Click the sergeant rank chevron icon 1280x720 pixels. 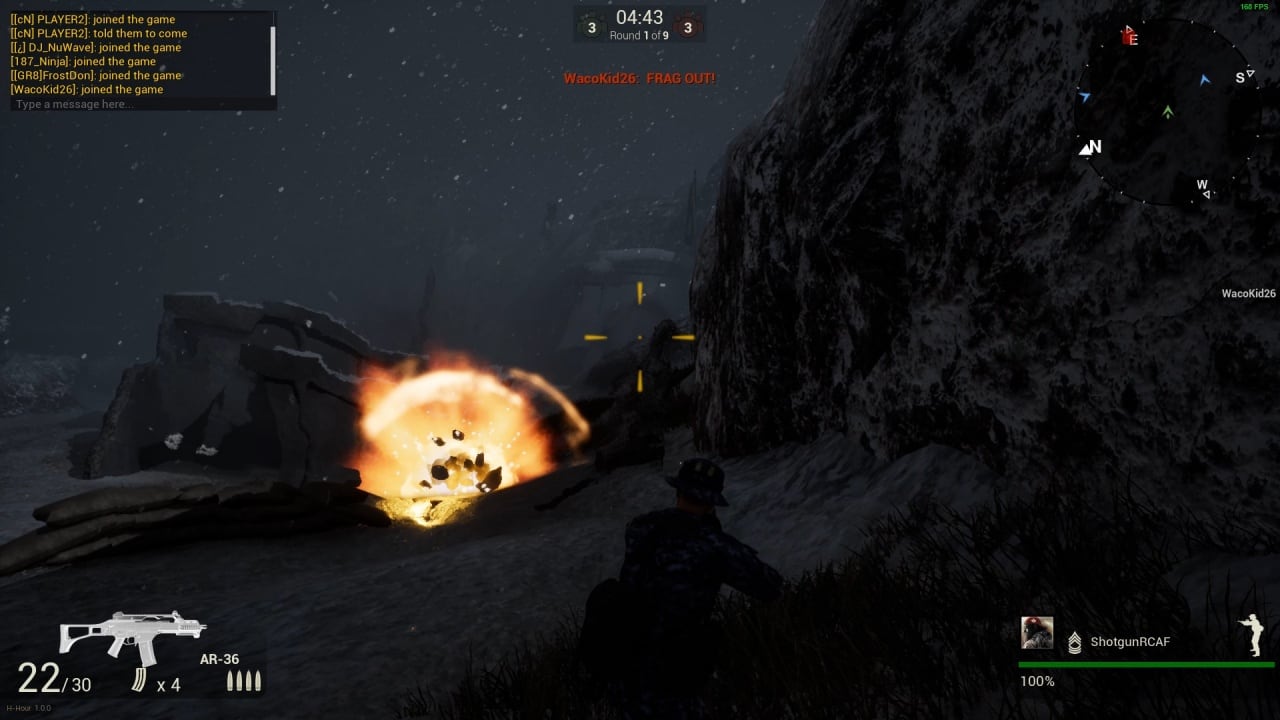[1075, 642]
